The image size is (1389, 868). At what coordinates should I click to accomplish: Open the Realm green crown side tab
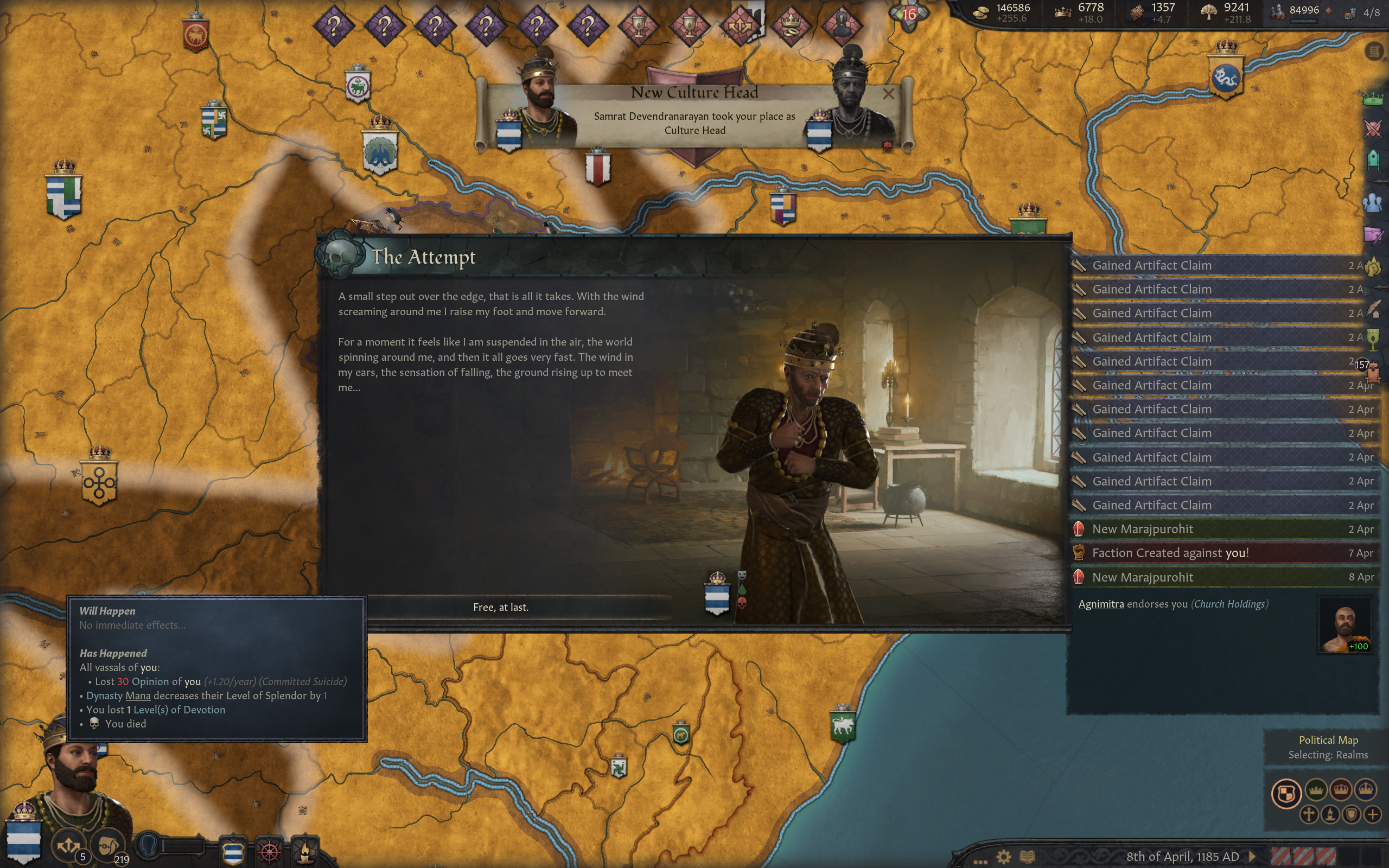(1372, 98)
